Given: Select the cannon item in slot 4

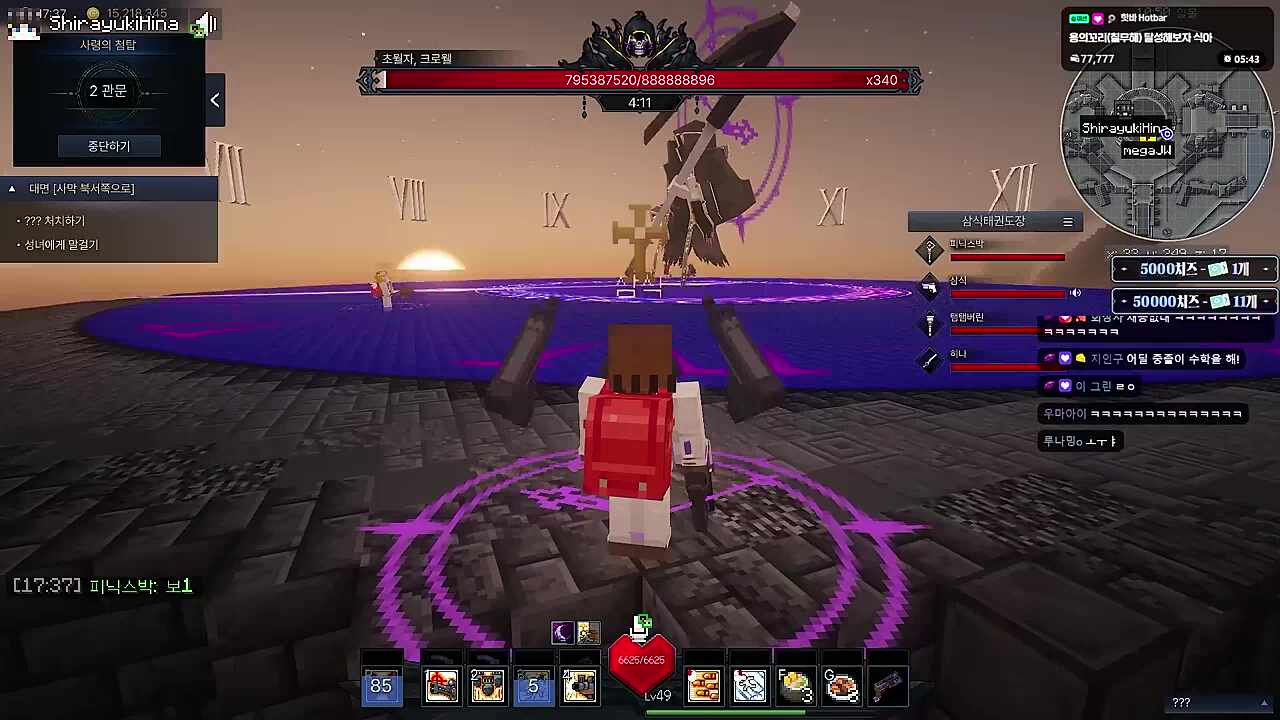Looking at the screenshot, I should click(x=579, y=686).
